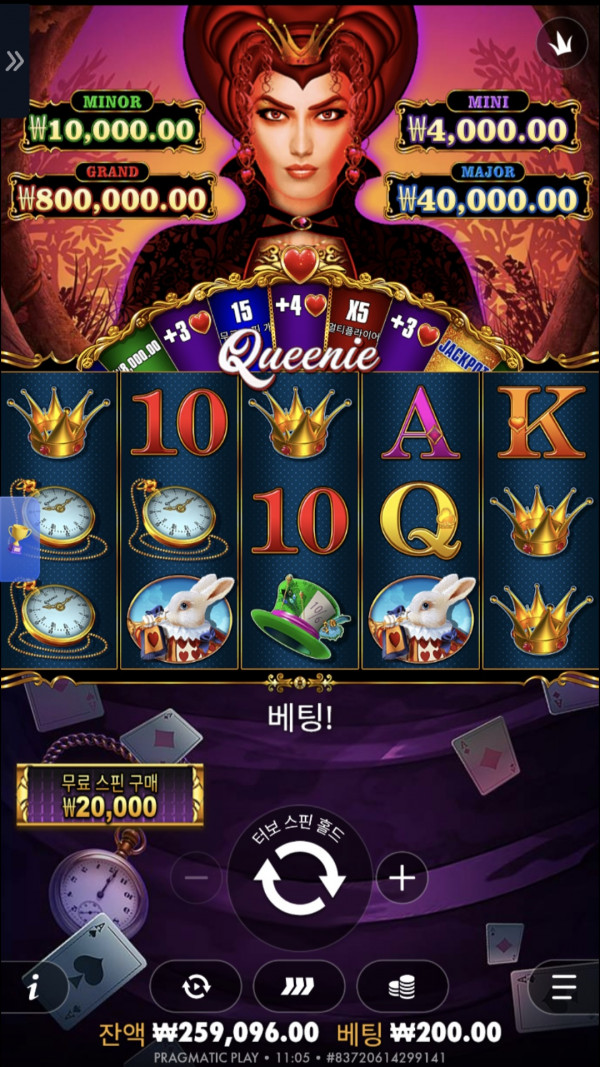Decrease the bet with the minus button
Viewport: 600px width, 1067px height.
point(196,878)
